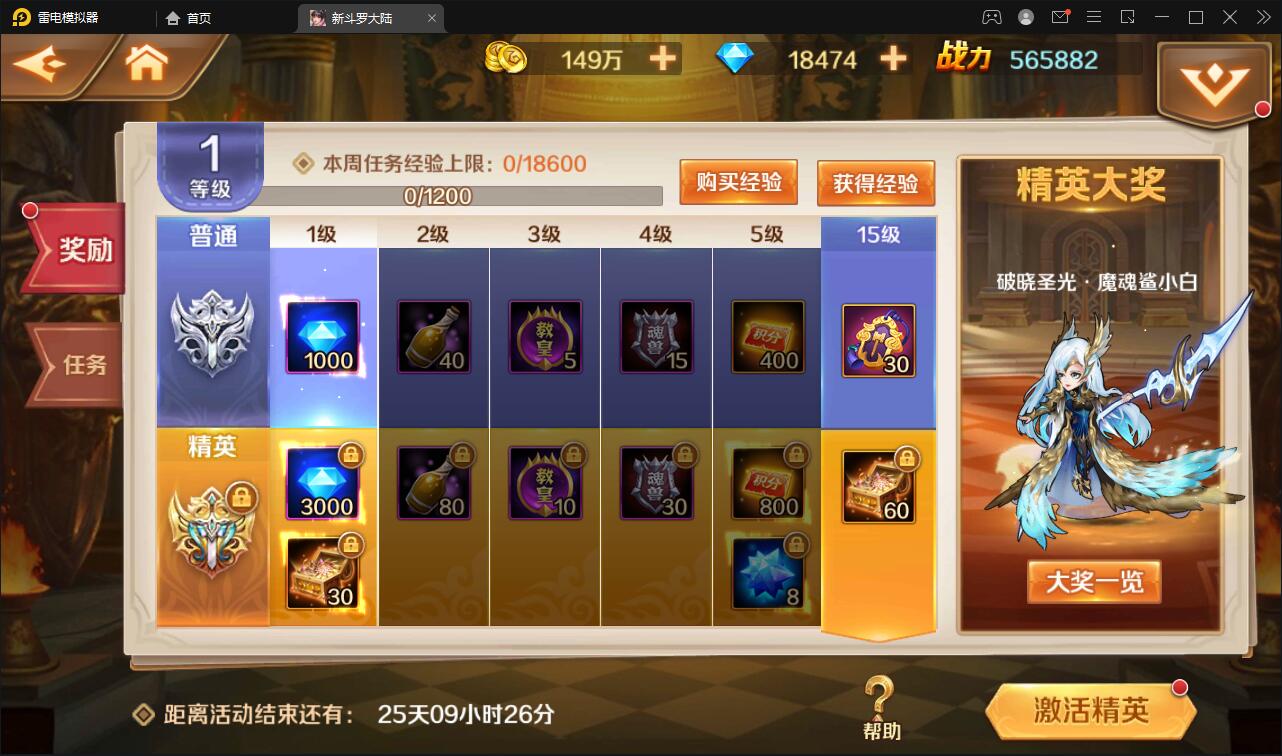Click the home icon beside the back arrow
Image resolution: width=1282 pixels, height=756 pixels.
click(146, 62)
